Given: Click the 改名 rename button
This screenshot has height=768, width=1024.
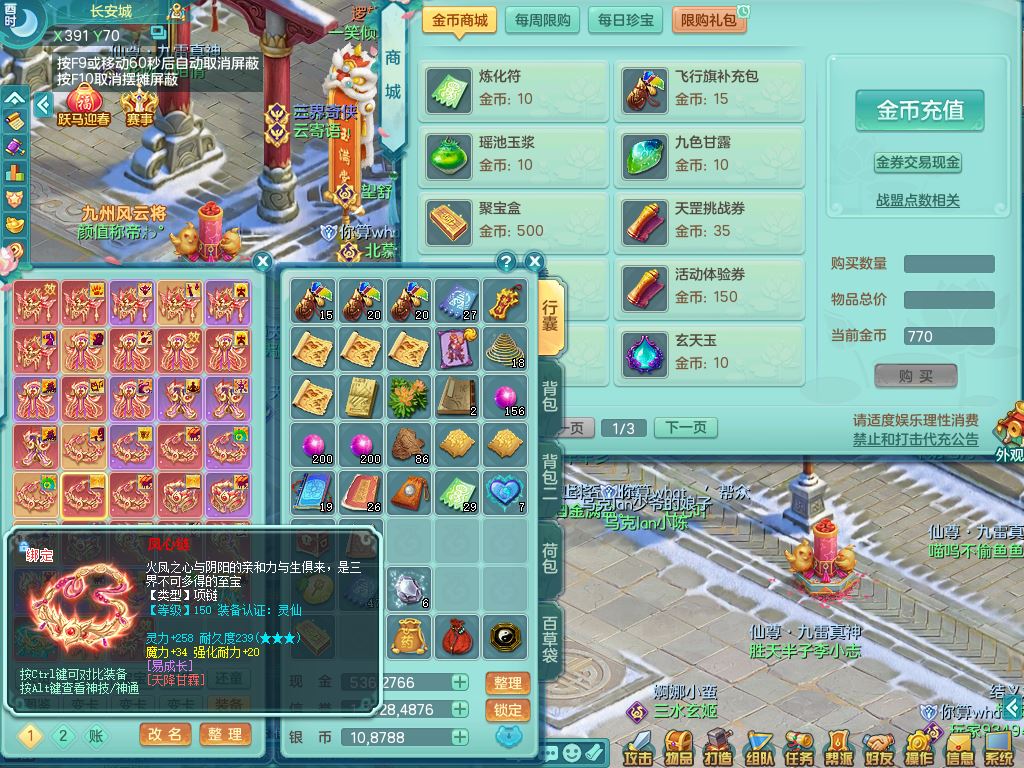Looking at the screenshot, I should tap(165, 735).
